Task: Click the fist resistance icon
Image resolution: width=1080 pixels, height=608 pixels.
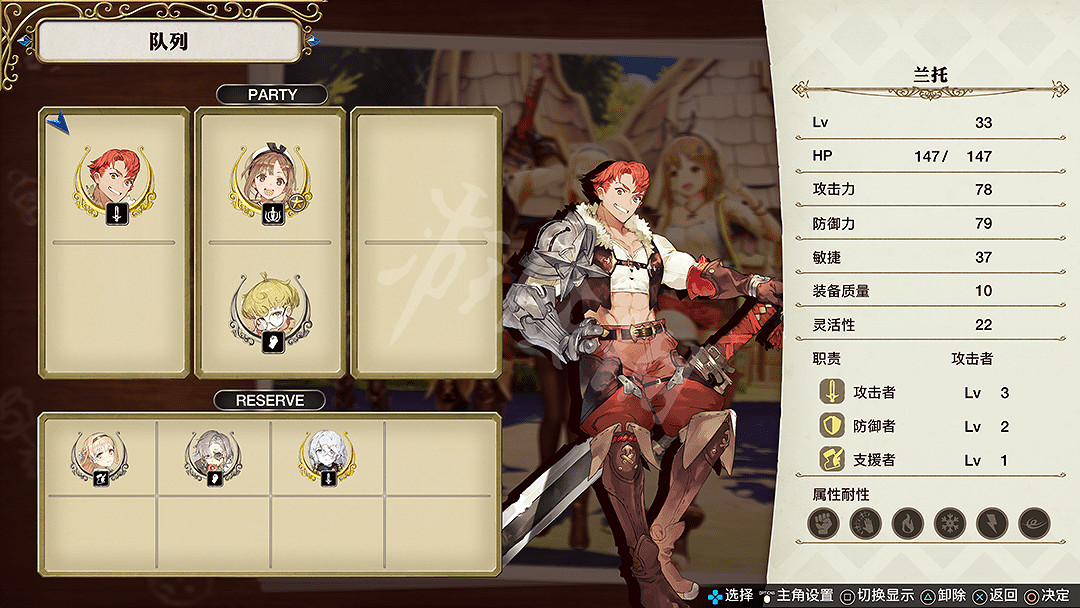Action: pyautogui.click(x=823, y=523)
